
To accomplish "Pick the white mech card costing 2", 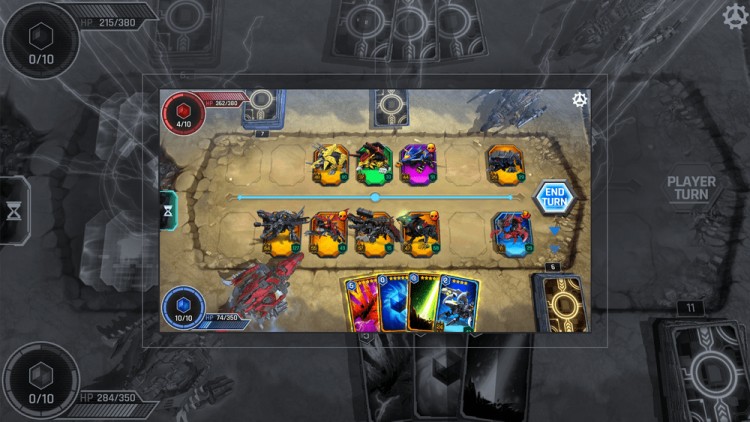I will [459, 304].
